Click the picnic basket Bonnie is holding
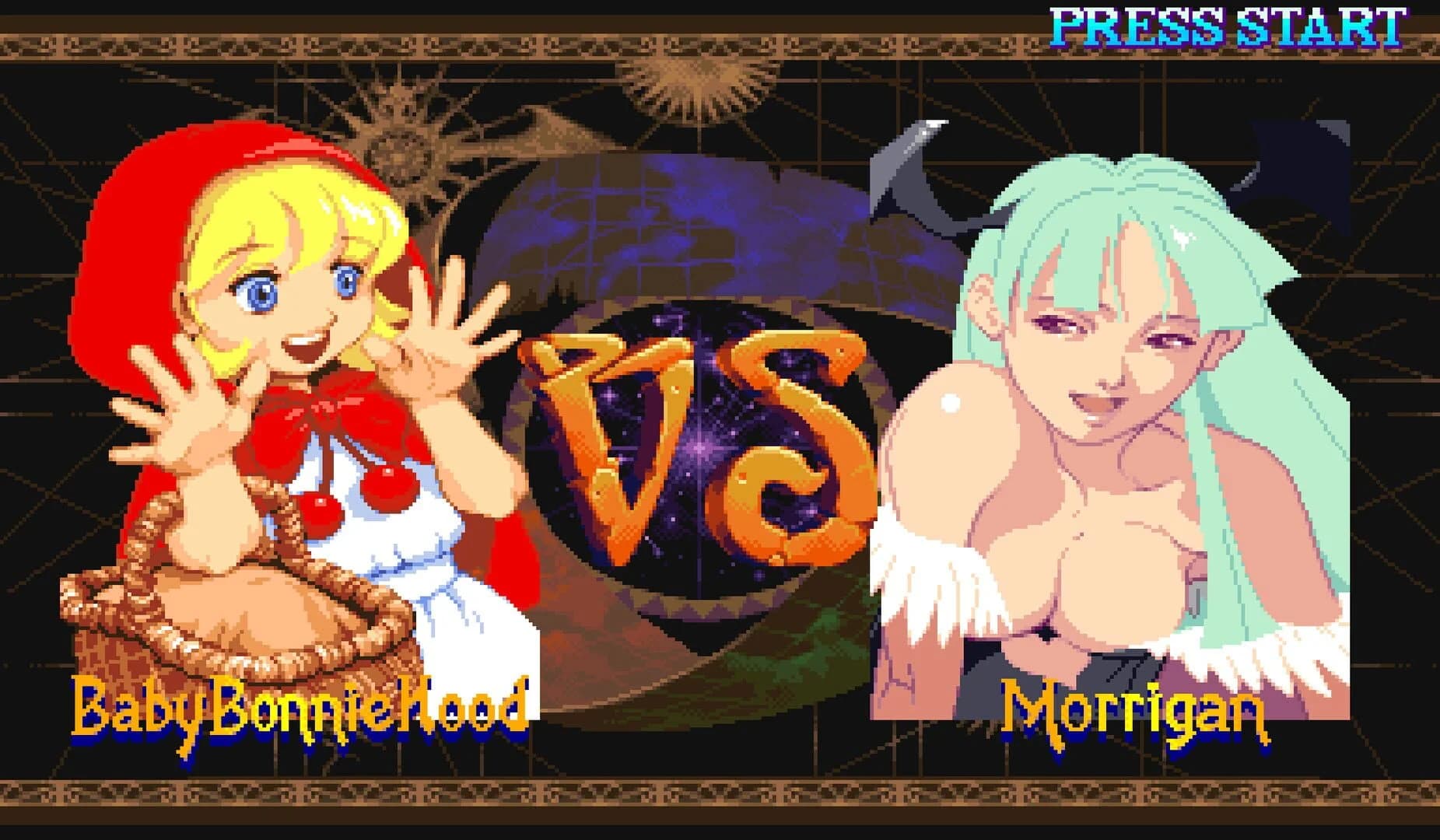This screenshot has height=840, width=1440. point(233,622)
